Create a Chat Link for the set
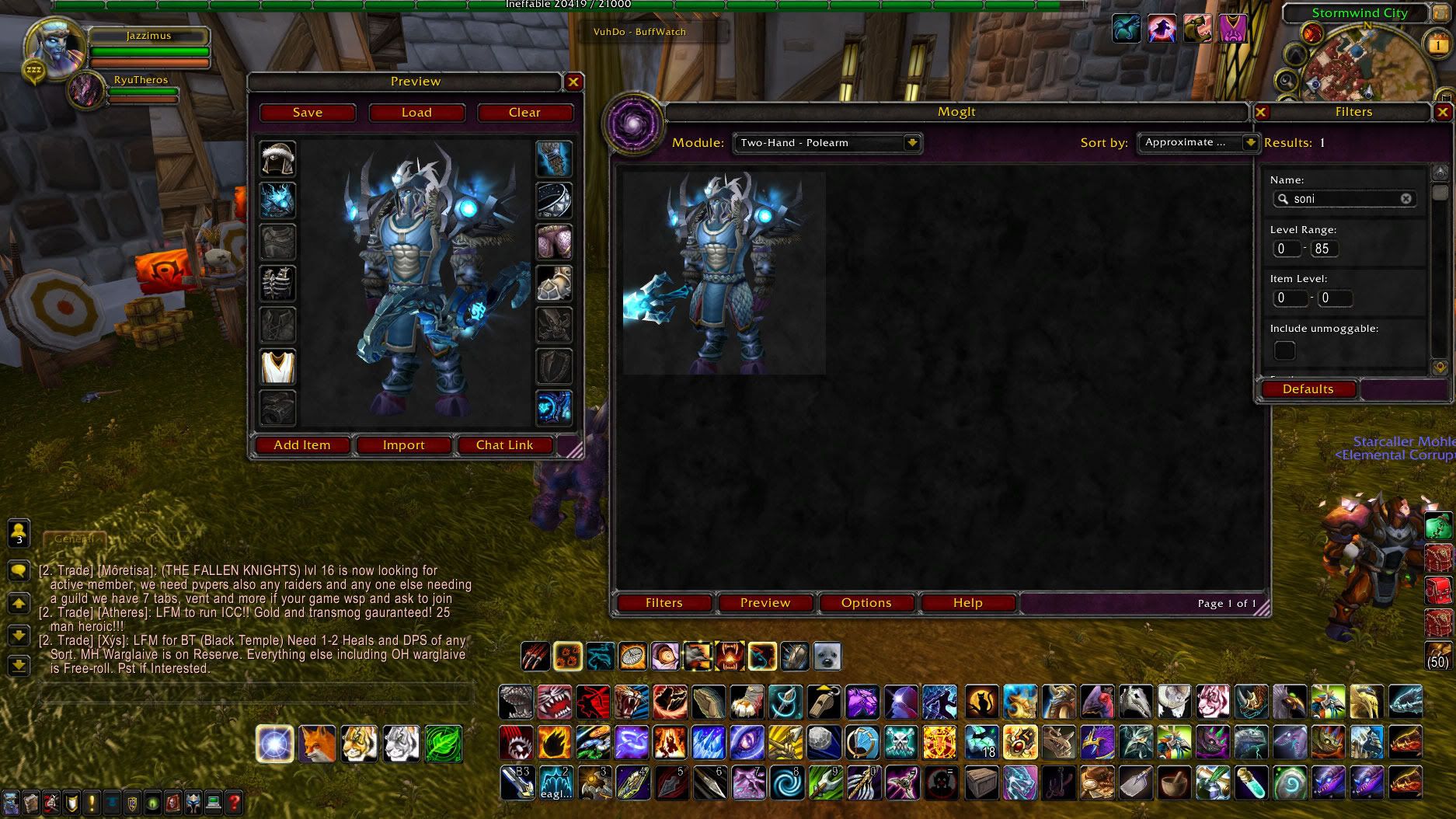 pyautogui.click(x=504, y=445)
